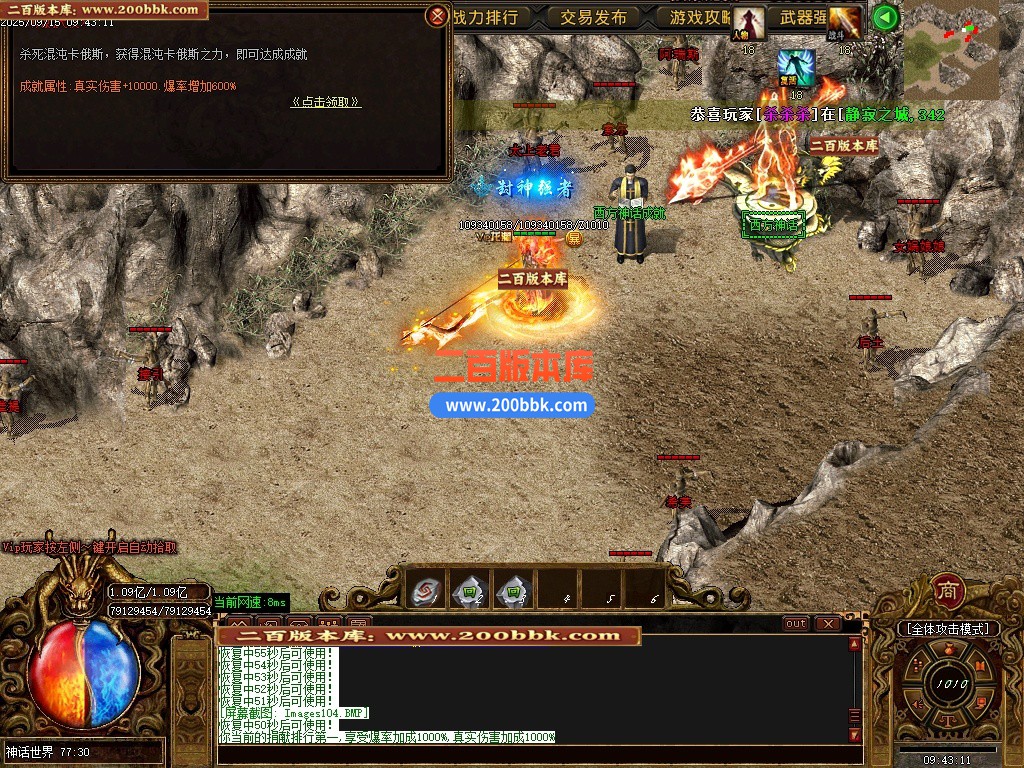Click the chat text input bar
Screen dimensions: 1024x768
click(x=535, y=755)
